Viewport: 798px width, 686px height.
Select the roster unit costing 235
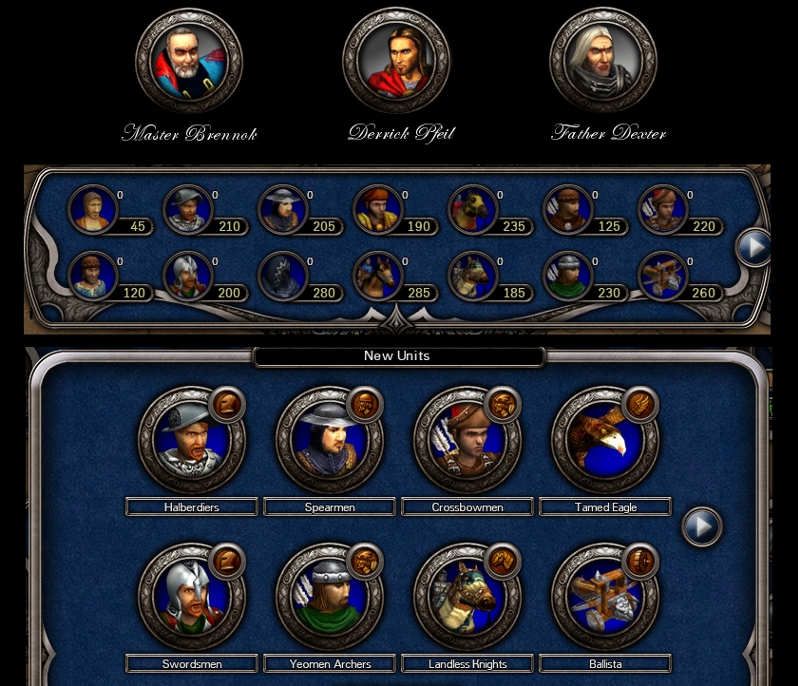coord(472,210)
